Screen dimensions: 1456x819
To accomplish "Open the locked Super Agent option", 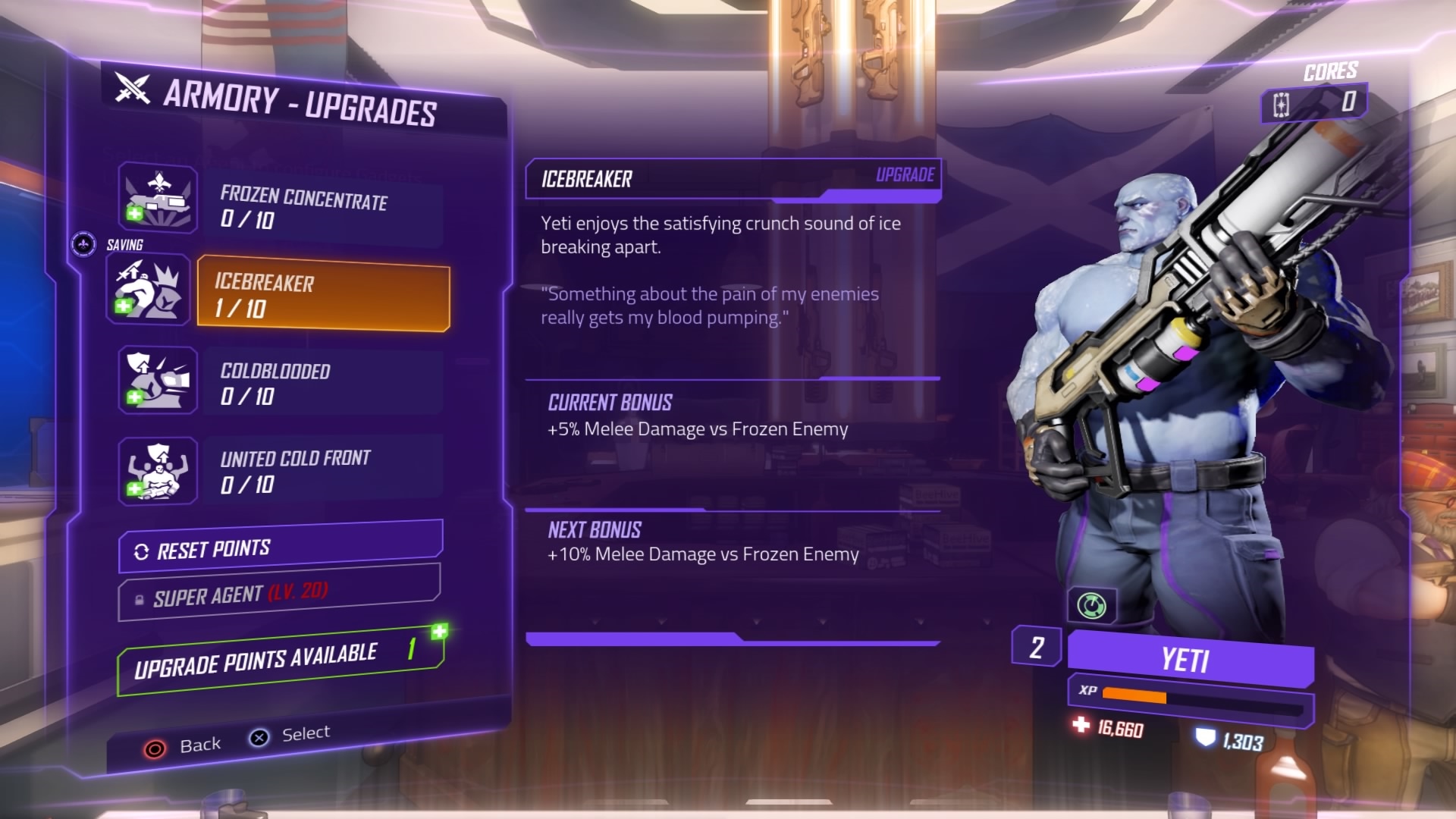I will (279, 594).
